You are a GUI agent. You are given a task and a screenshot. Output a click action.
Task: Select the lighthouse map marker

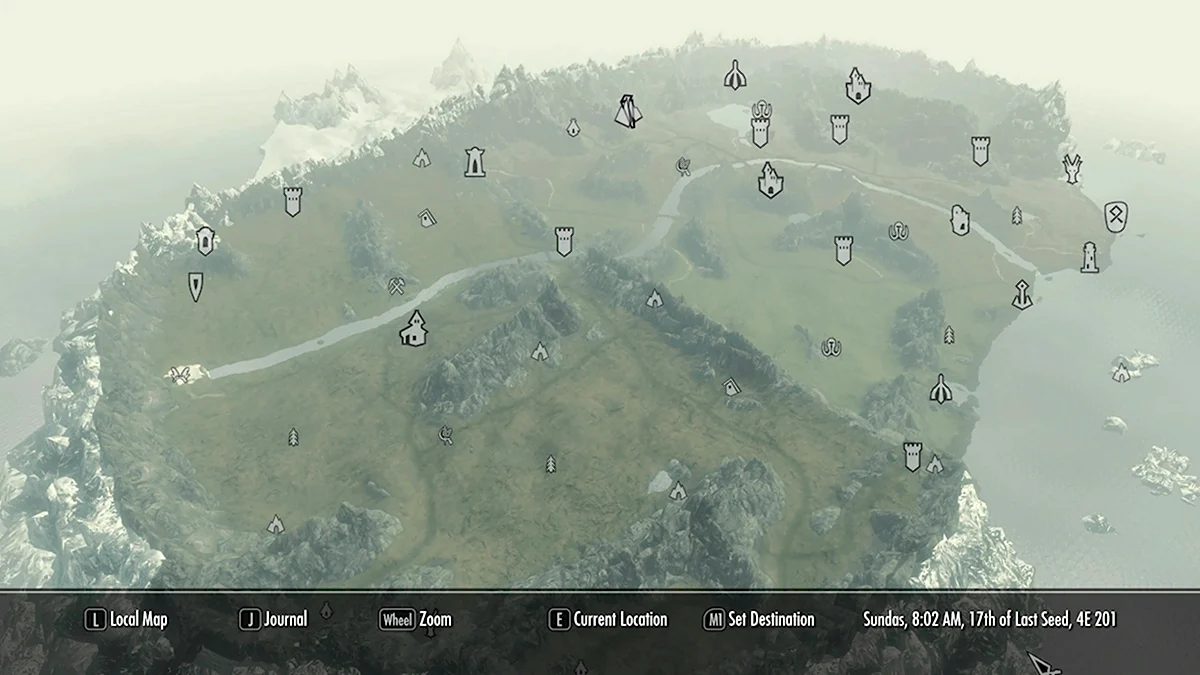[x=1089, y=257]
